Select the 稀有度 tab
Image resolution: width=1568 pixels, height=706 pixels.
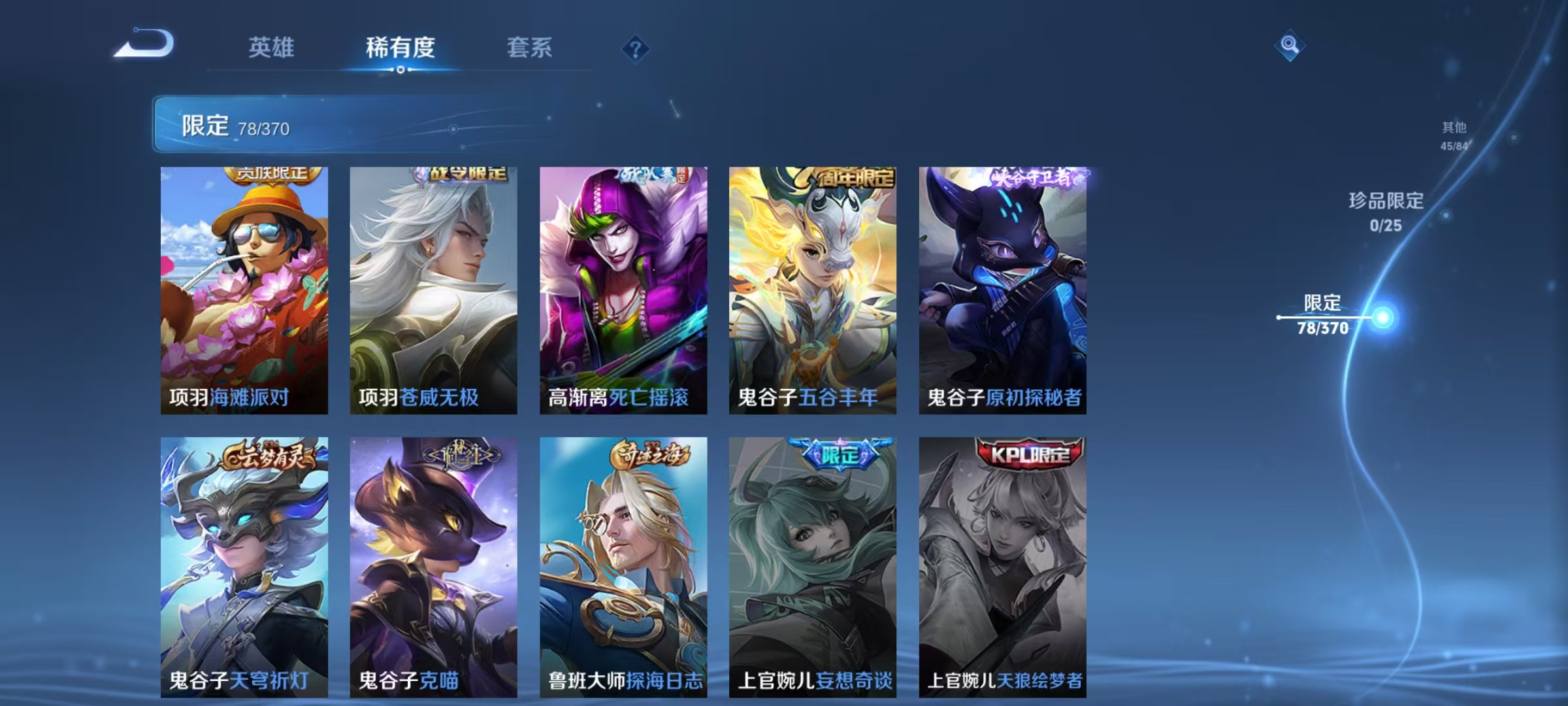tap(400, 47)
